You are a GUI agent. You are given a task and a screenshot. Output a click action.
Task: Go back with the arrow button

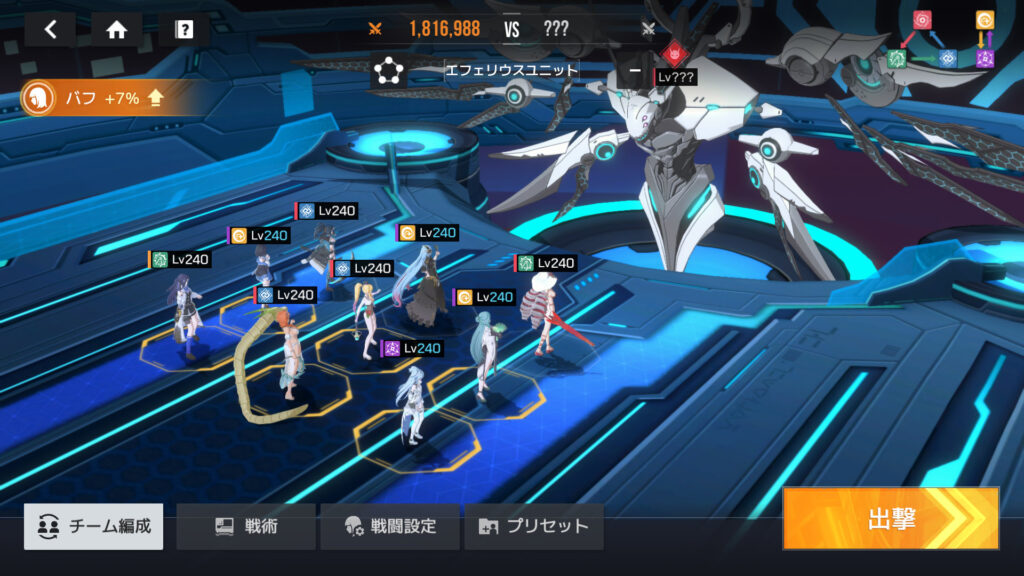pyautogui.click(x=51, y=29)
